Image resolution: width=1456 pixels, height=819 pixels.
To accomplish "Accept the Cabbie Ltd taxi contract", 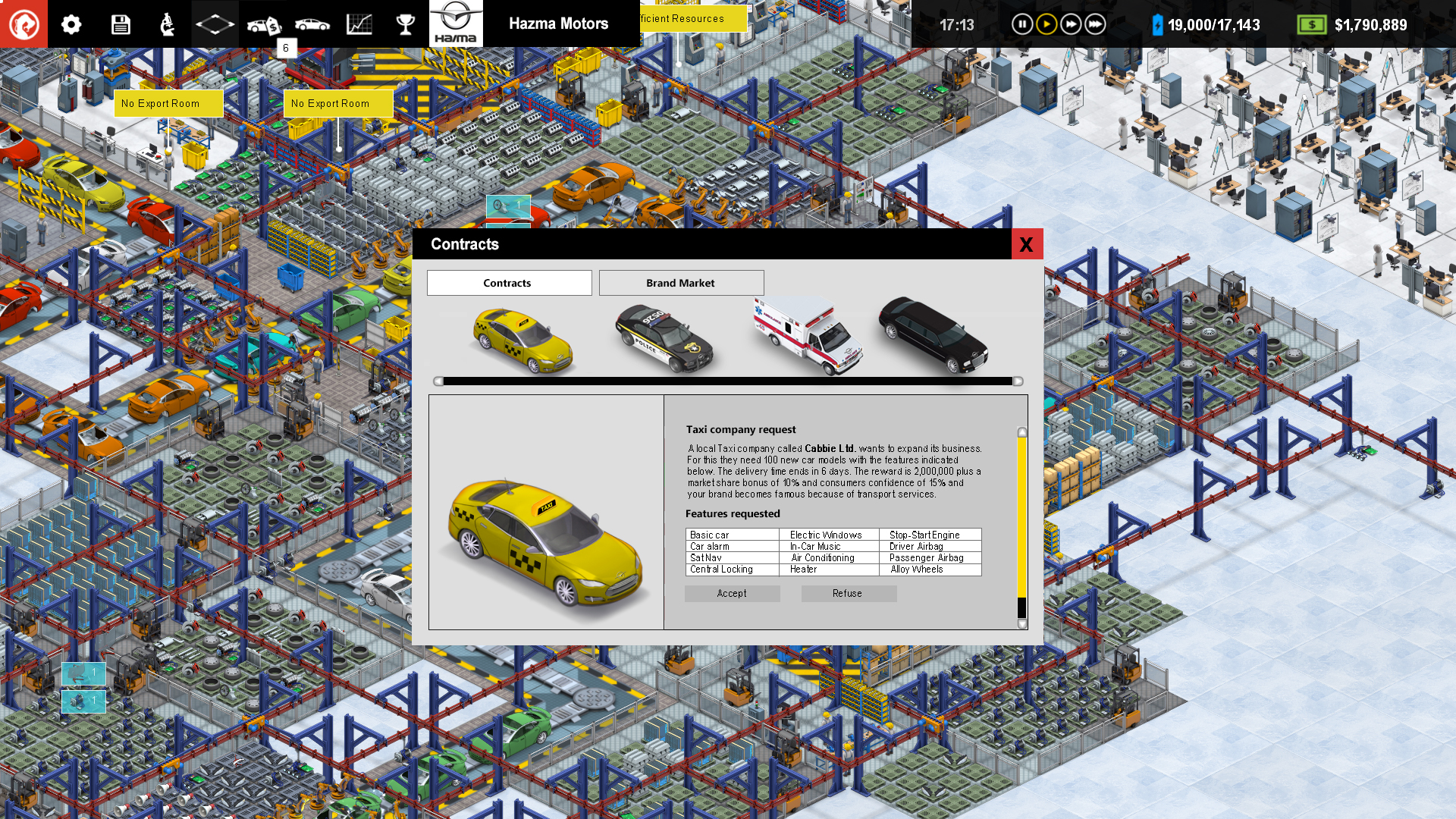I will [732, 593].
